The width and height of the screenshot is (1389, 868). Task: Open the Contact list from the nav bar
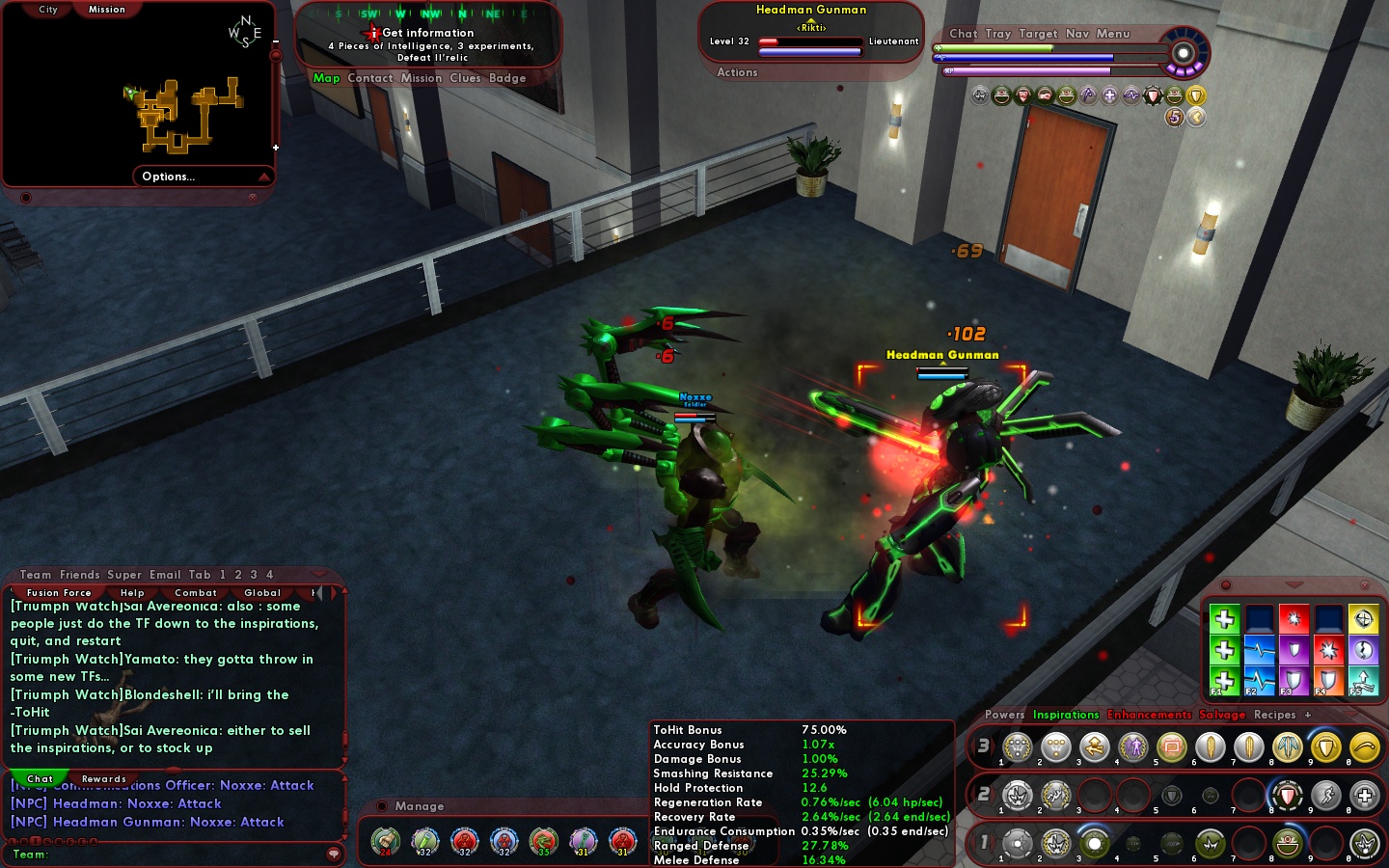[x=370, y=78]
